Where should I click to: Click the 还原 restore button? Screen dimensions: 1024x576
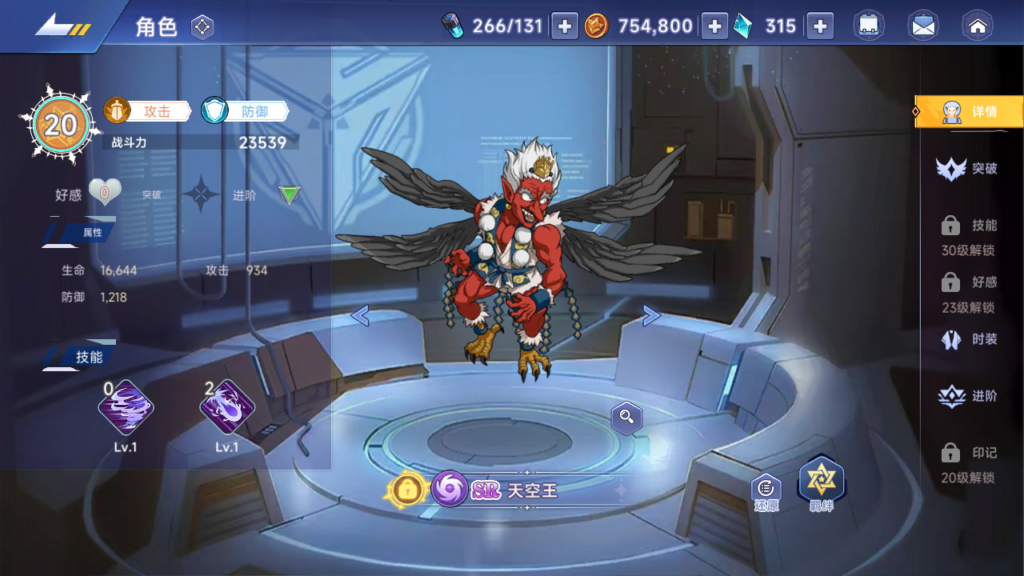click(x=767, y=490)
